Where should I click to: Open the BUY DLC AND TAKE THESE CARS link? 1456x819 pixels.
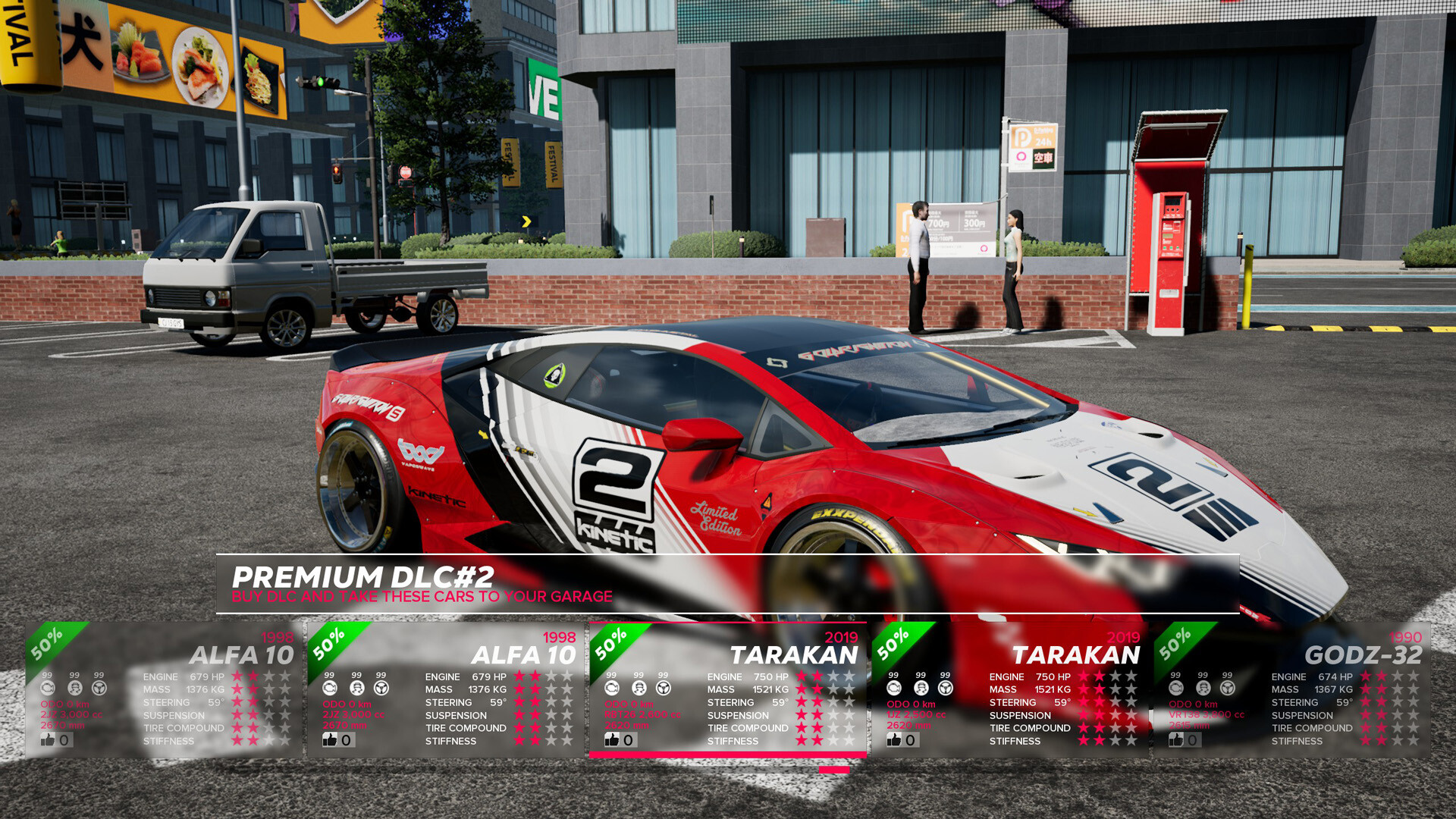pyautogui.click(x=422, y=597)
